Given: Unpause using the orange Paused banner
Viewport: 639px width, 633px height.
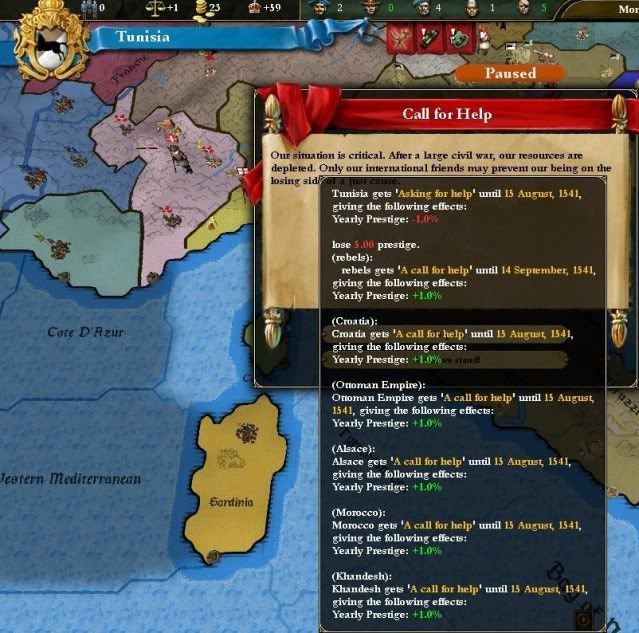Looking at the screenshot, I should point(510,73).
